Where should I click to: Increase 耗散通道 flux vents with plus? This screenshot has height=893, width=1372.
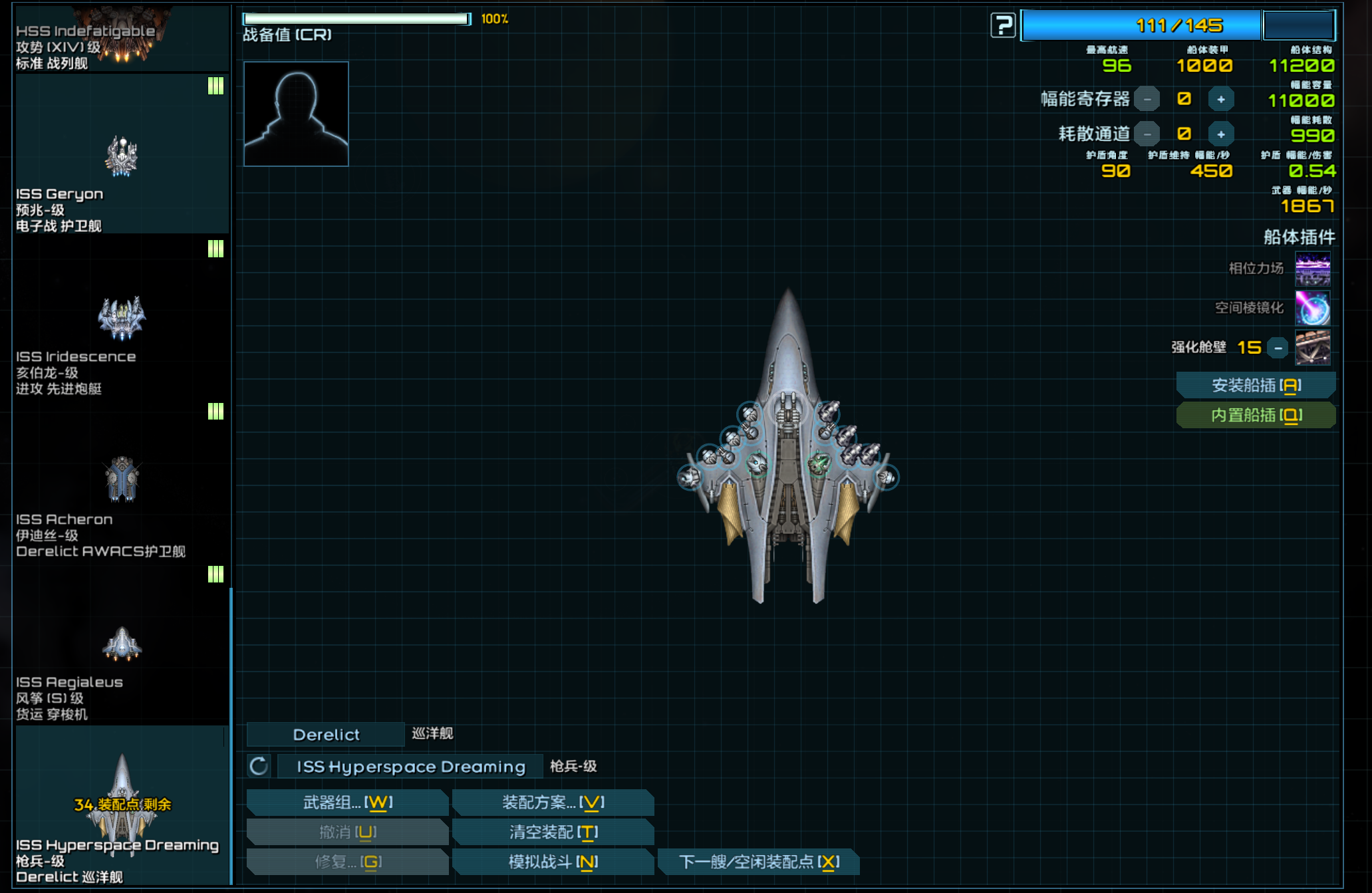(1220, 134)
